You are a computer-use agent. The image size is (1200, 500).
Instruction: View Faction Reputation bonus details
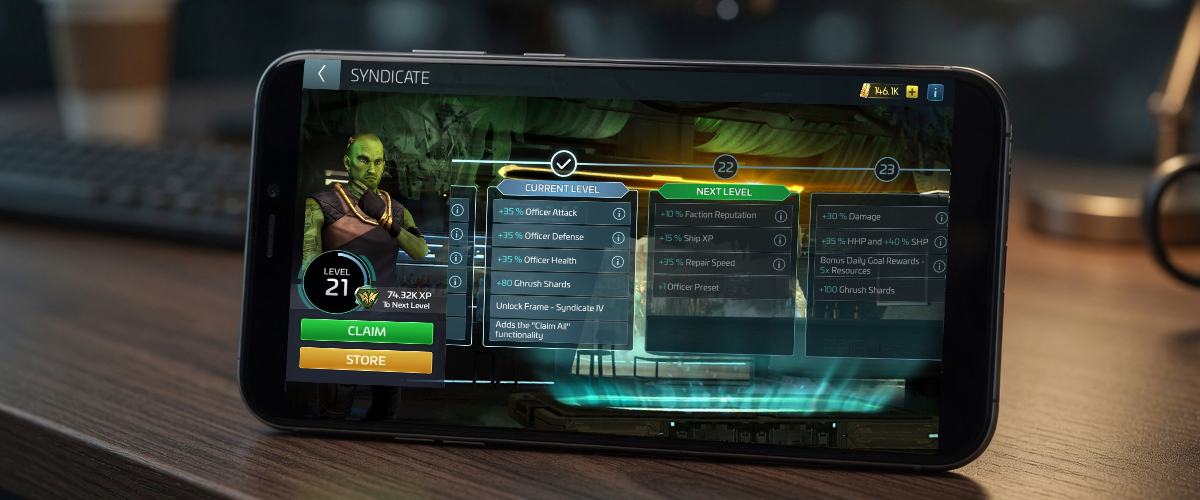[780, 216]
